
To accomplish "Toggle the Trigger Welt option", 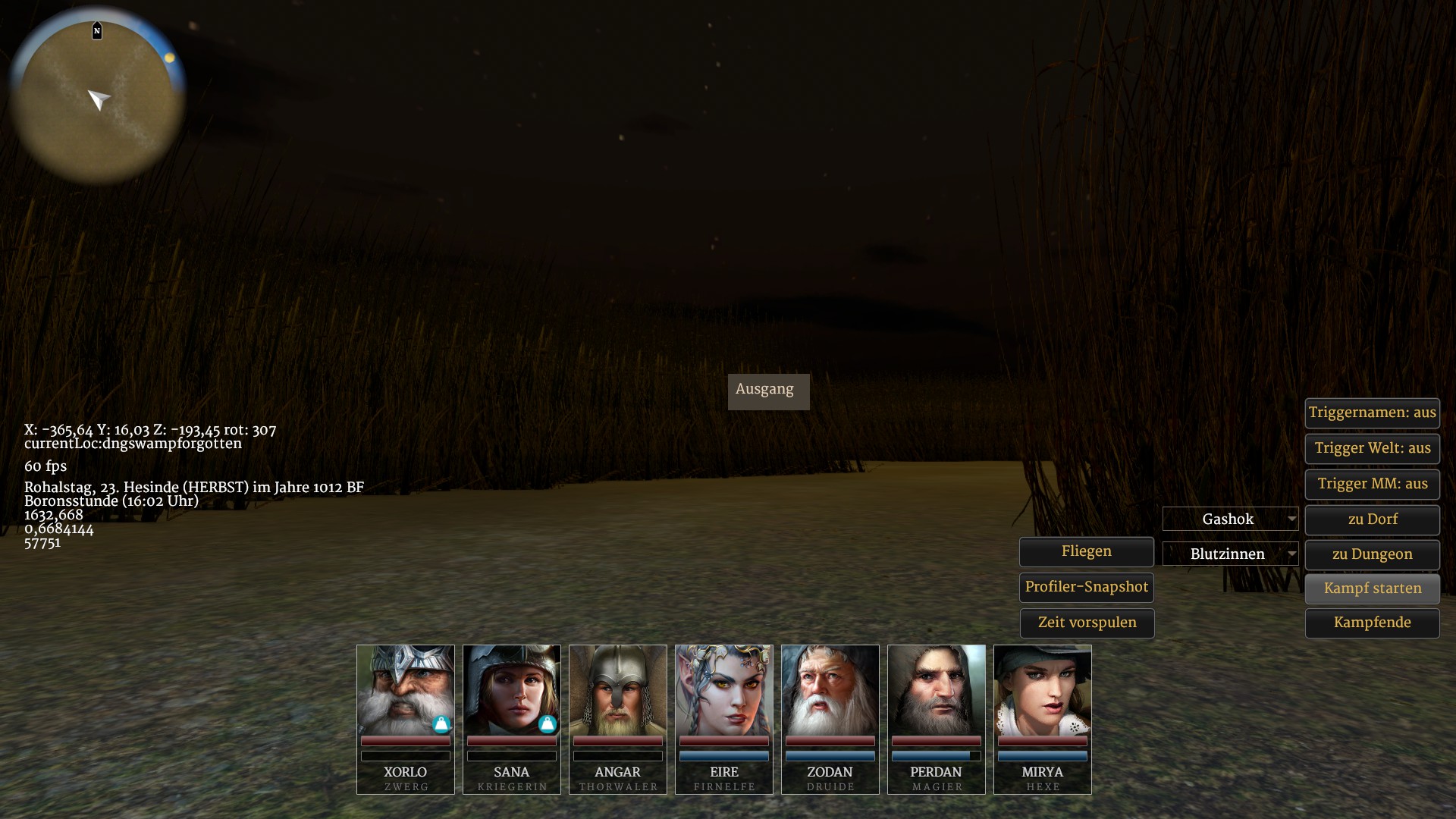I will click(1372, 449).
